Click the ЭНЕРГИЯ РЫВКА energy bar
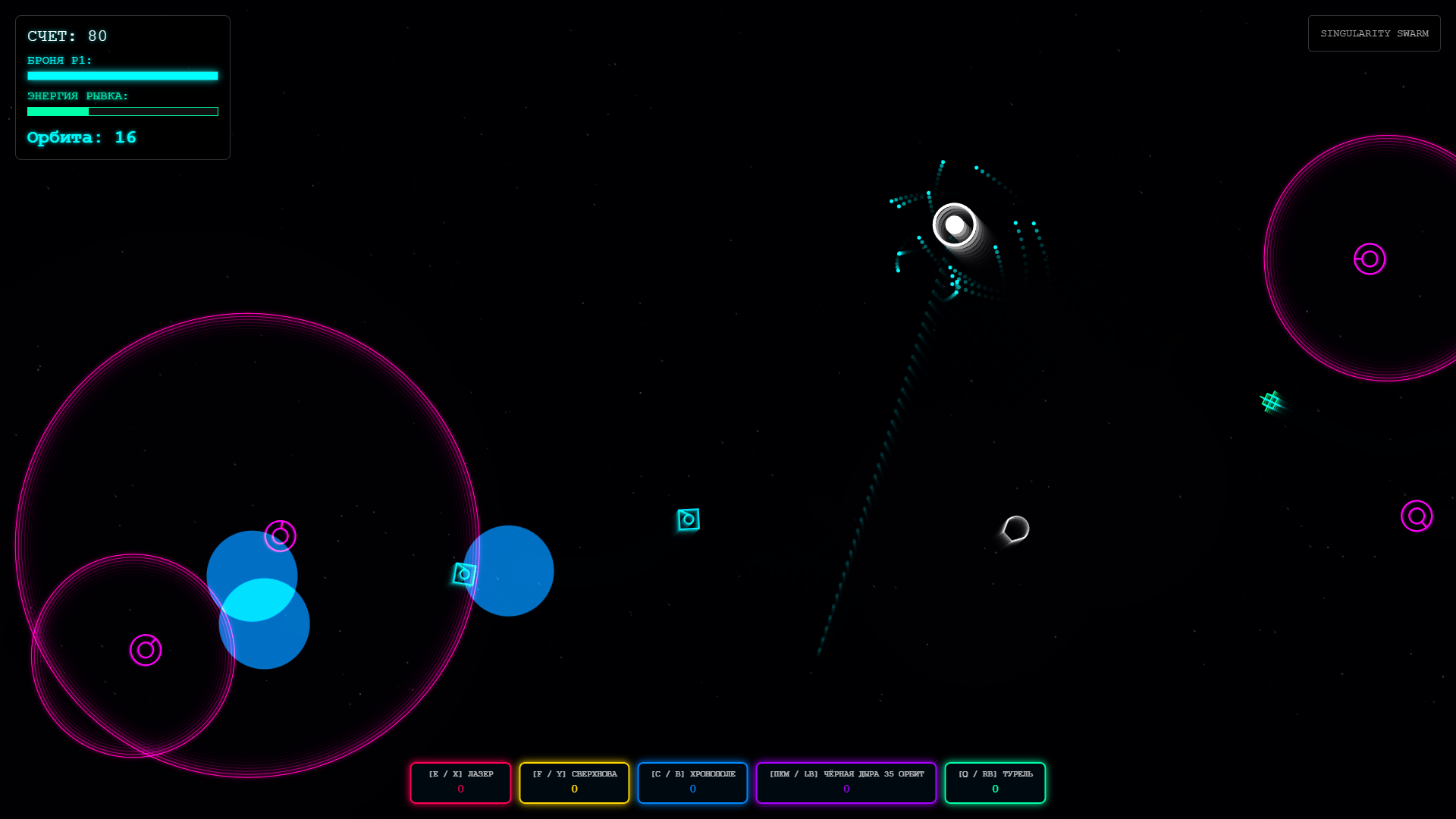Image resolution: width=1456 pixels, height=819 pixels. pos(122,111)
